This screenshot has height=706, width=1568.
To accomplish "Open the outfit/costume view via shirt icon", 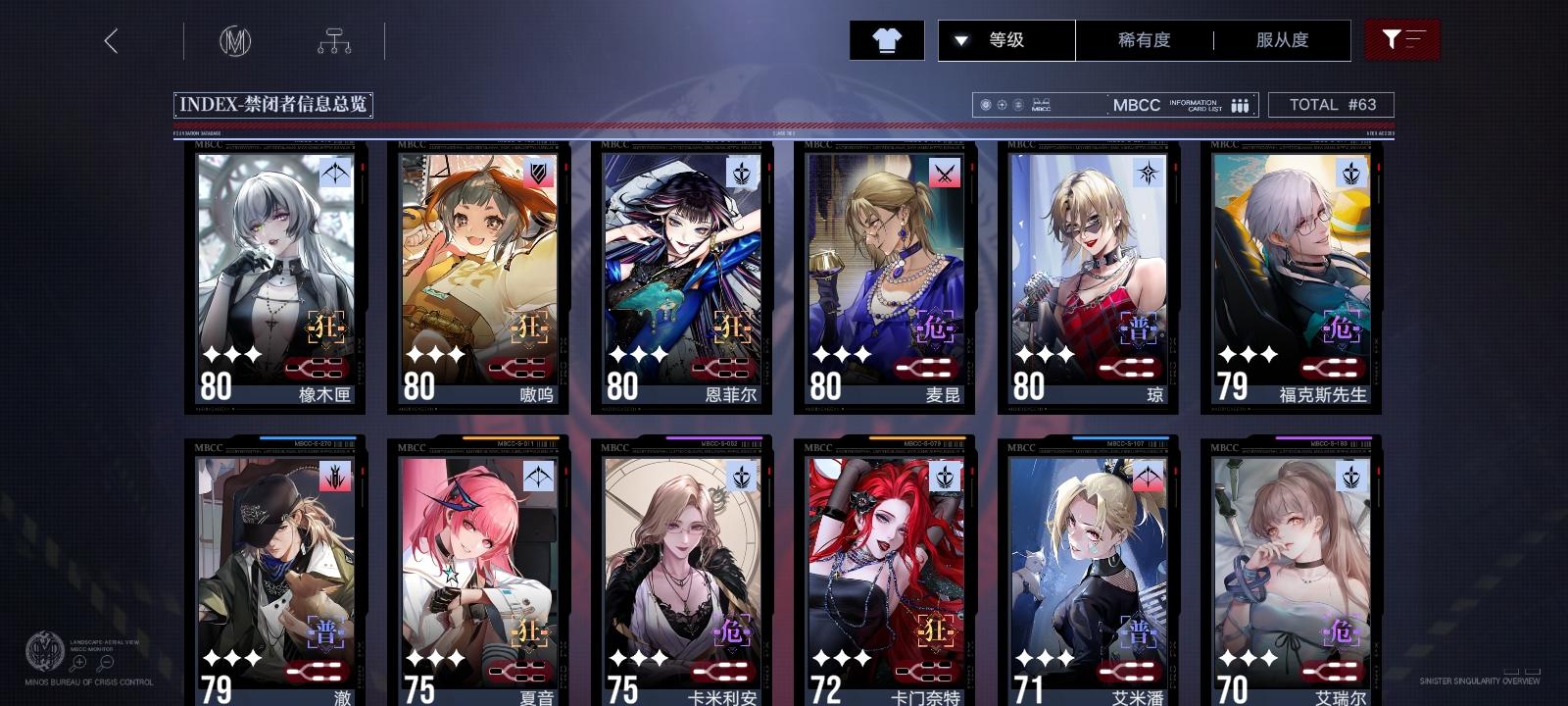I will click(x=887, y=40).
